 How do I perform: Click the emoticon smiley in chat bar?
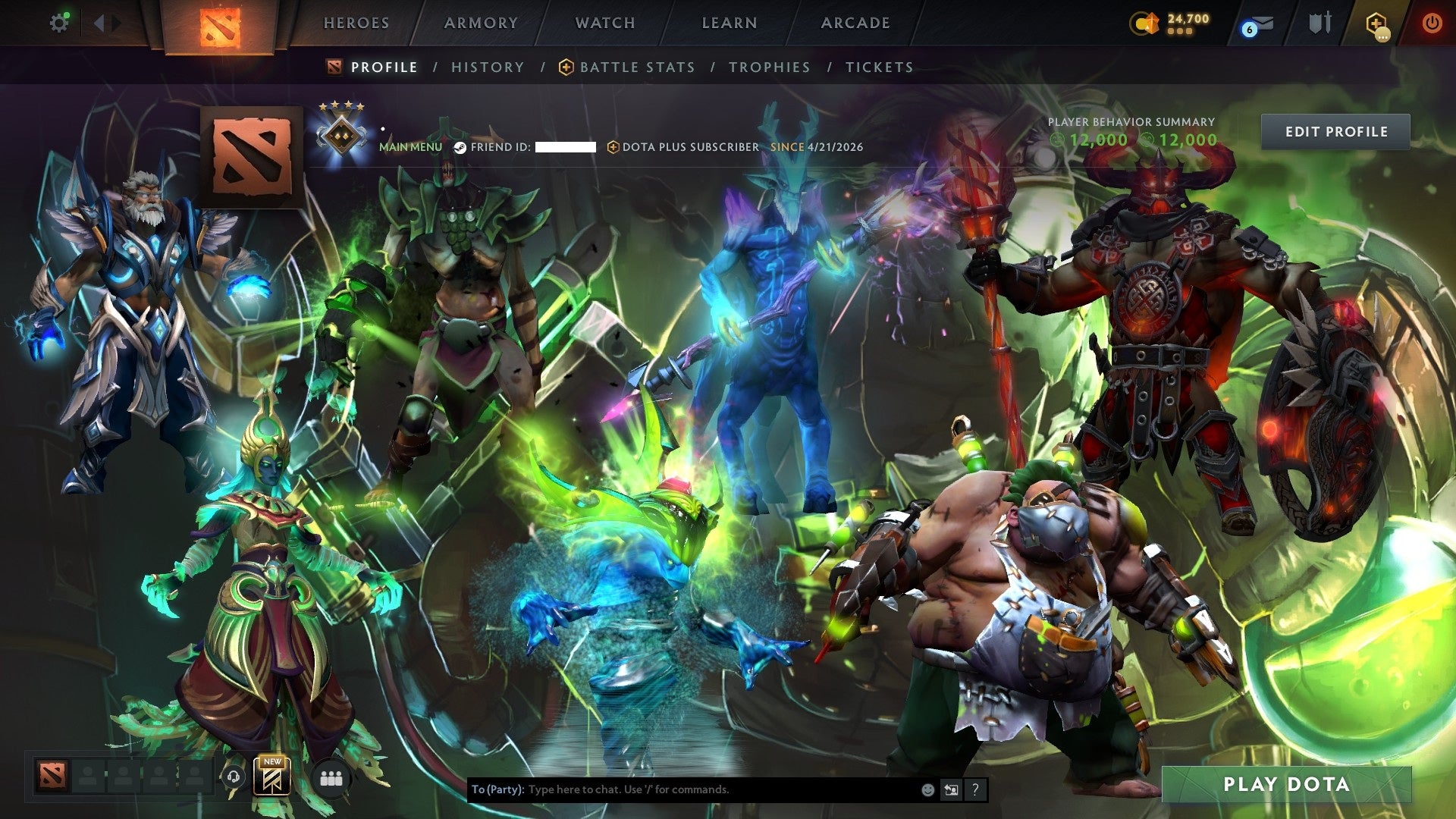927,789
